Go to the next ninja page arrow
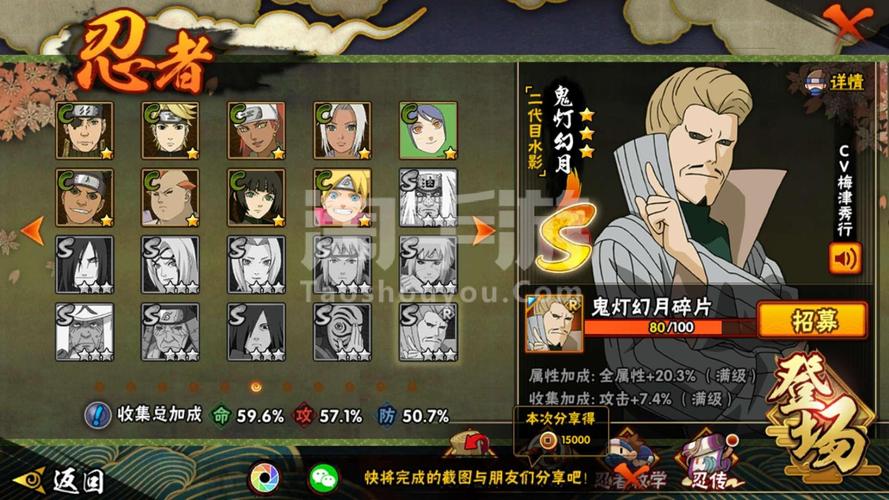 (x=483, y=229)
